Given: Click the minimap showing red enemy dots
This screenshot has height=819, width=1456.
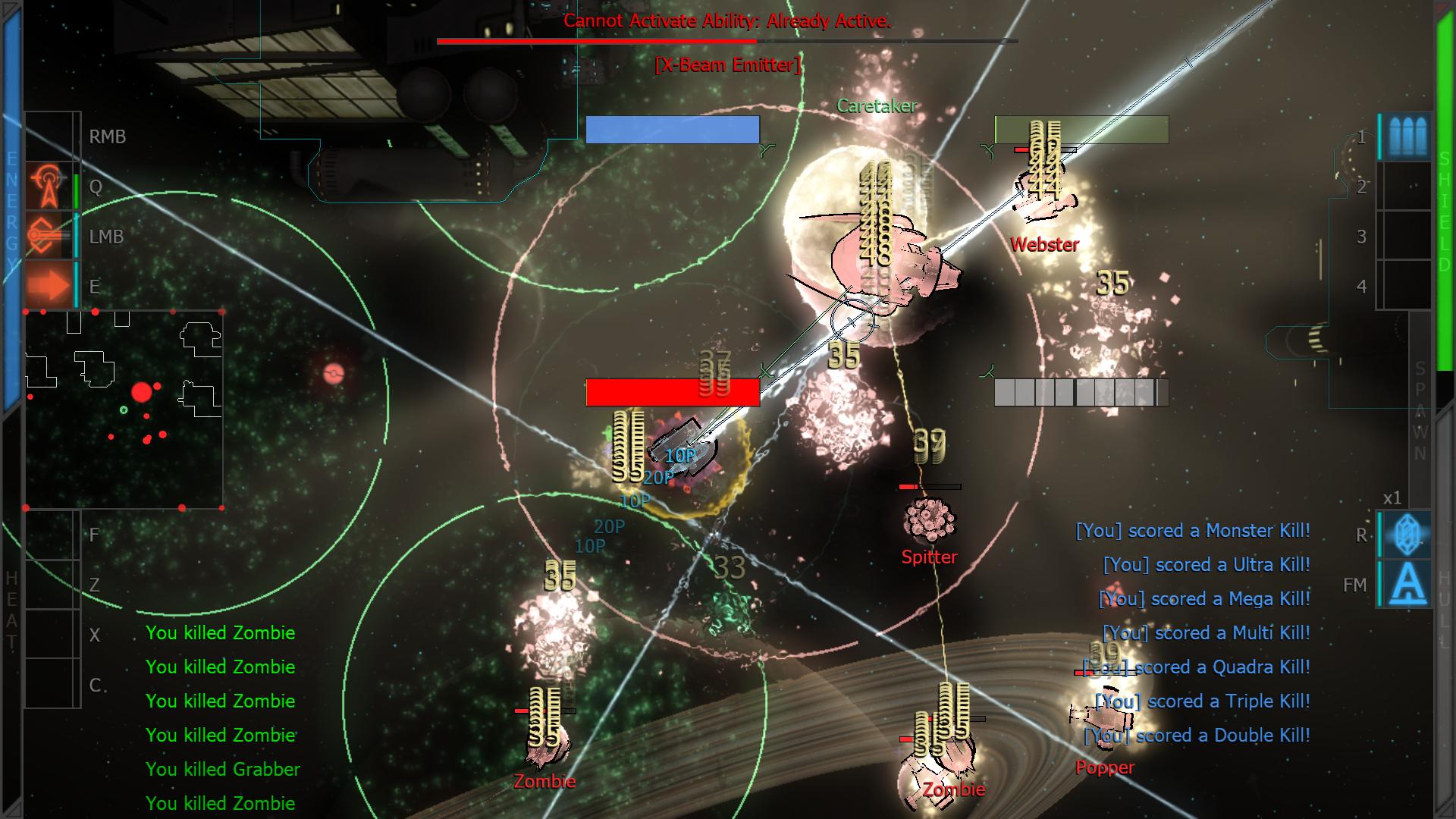Looking at the screenshot, I should point(124,409).
